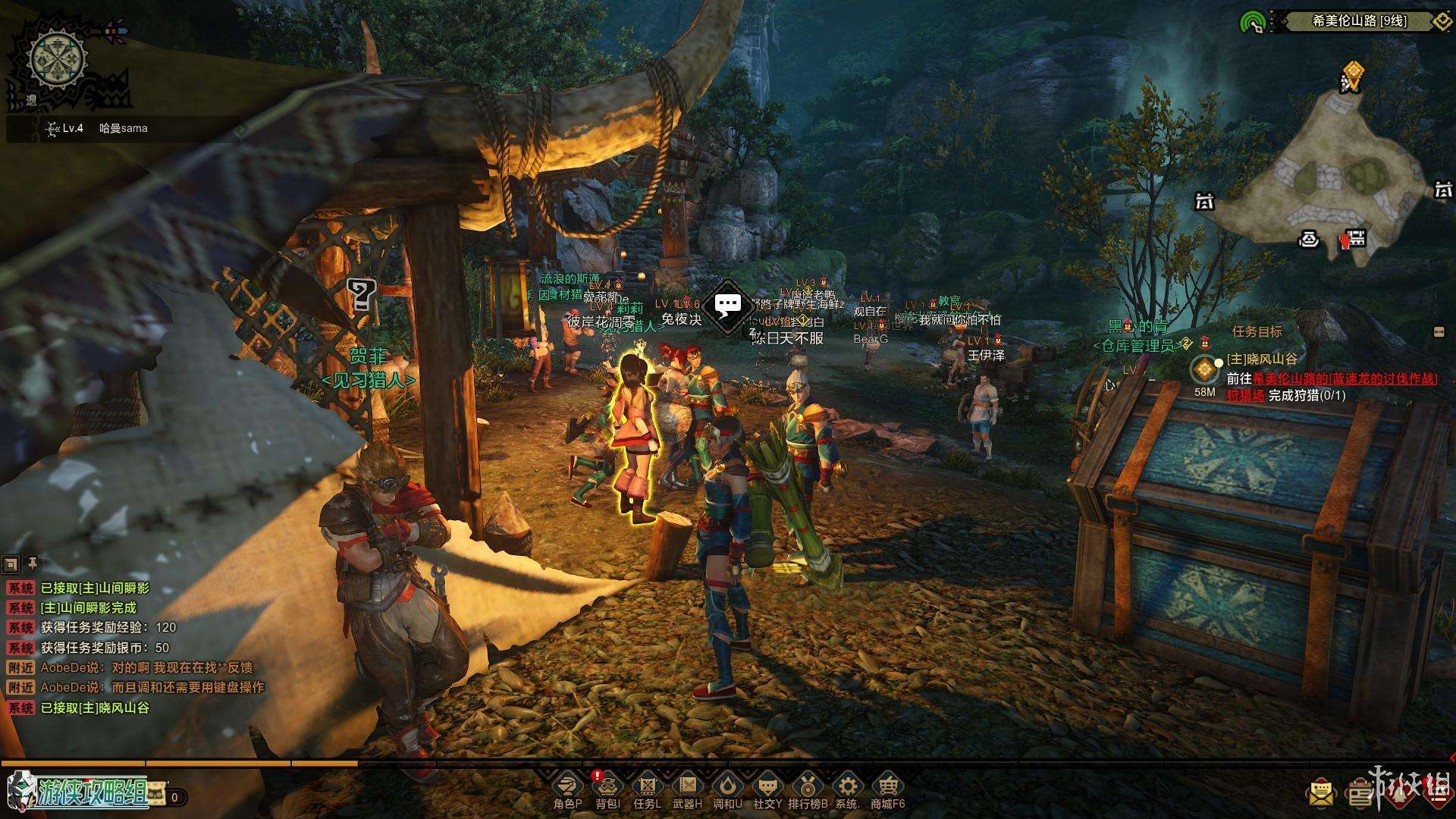Open the 商城 shop cart
The width and height of the screenshot is (1456, 819).
point(887,789)
